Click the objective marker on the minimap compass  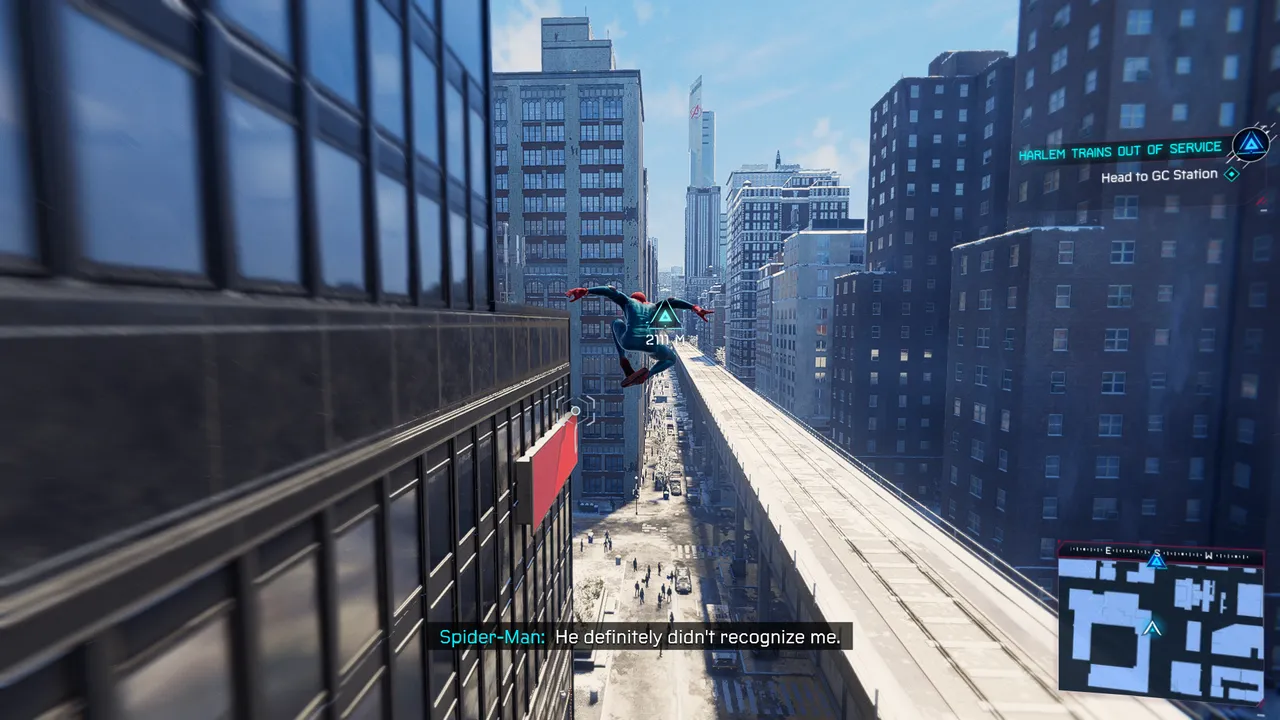(1157, 560)
